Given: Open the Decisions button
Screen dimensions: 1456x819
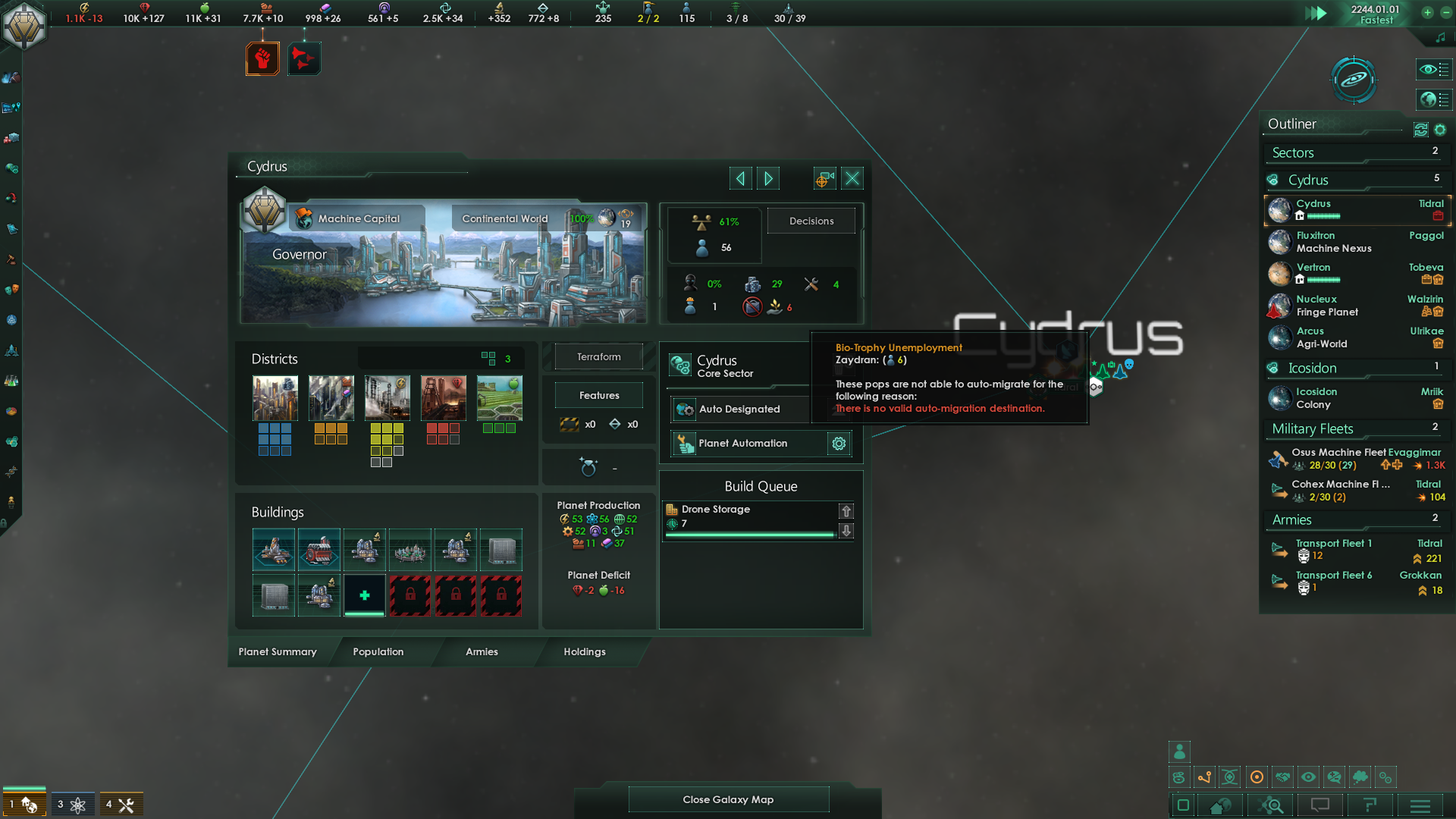Looking at the screenshot, I should click(811, 221).
